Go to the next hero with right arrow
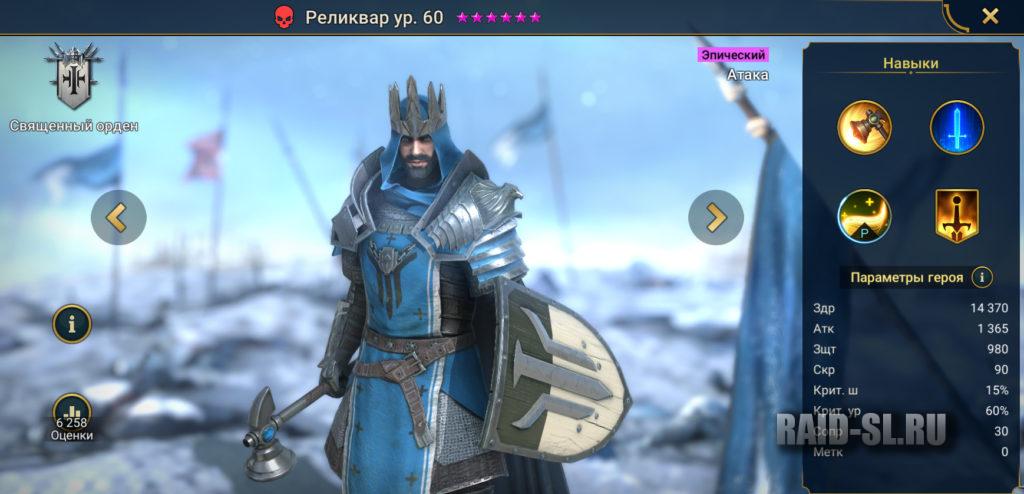Screen dimensions: 1024x494 point(716,217)
